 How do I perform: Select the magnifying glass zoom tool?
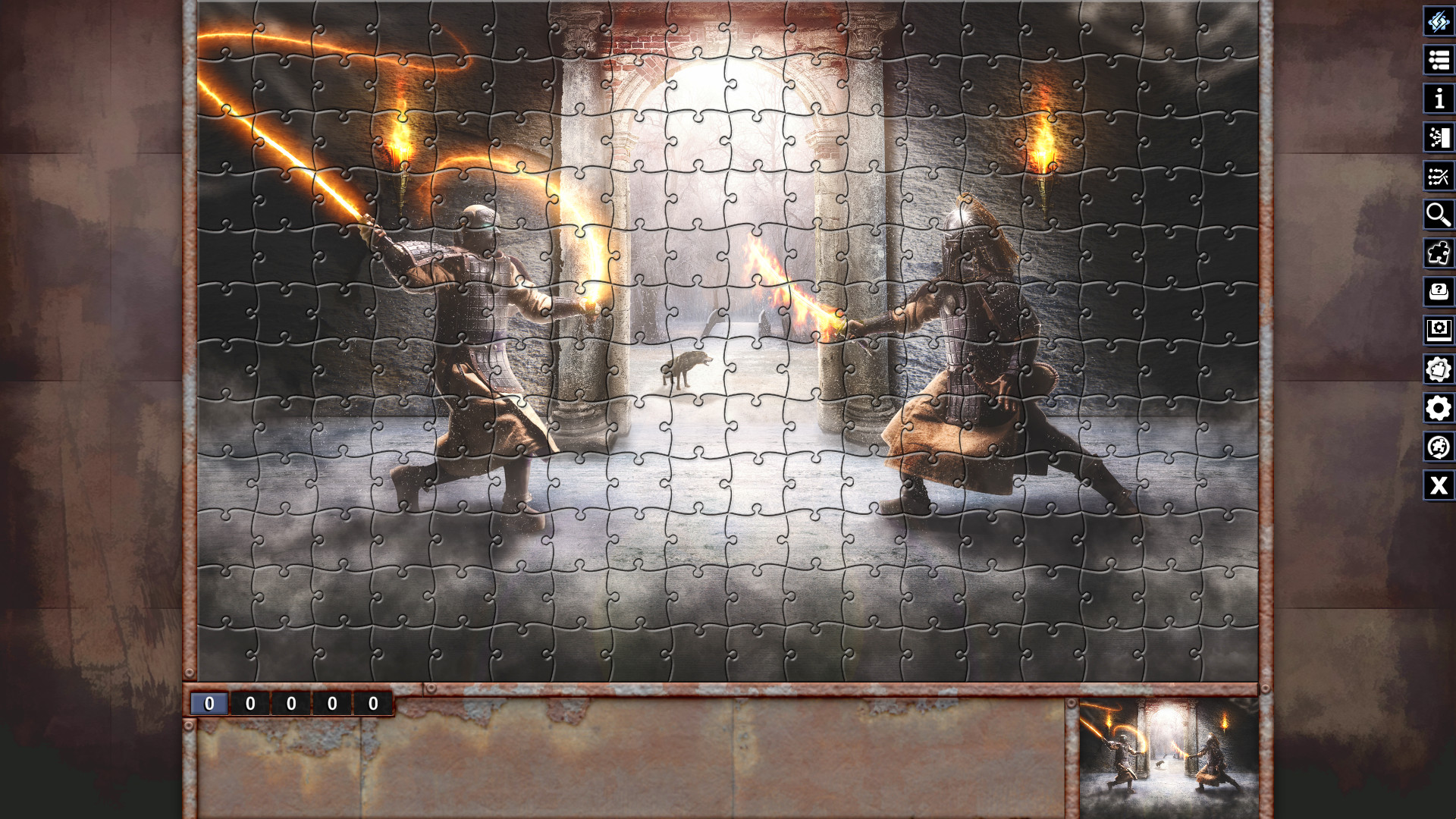point(1439,215)
